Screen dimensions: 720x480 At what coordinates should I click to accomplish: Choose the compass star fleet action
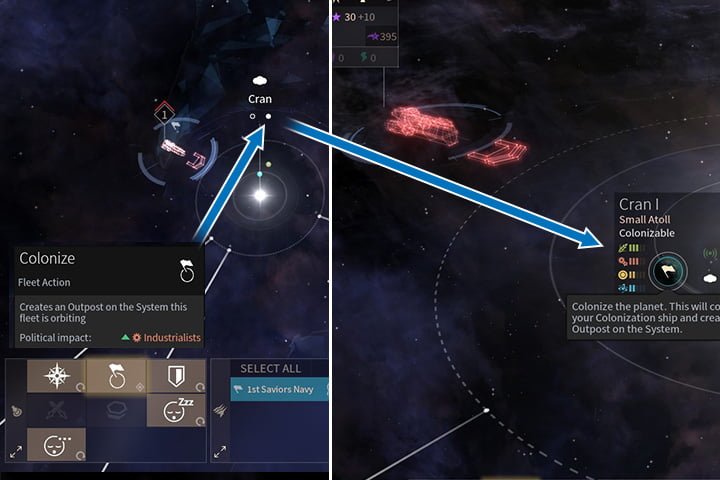tap(55, 376)
